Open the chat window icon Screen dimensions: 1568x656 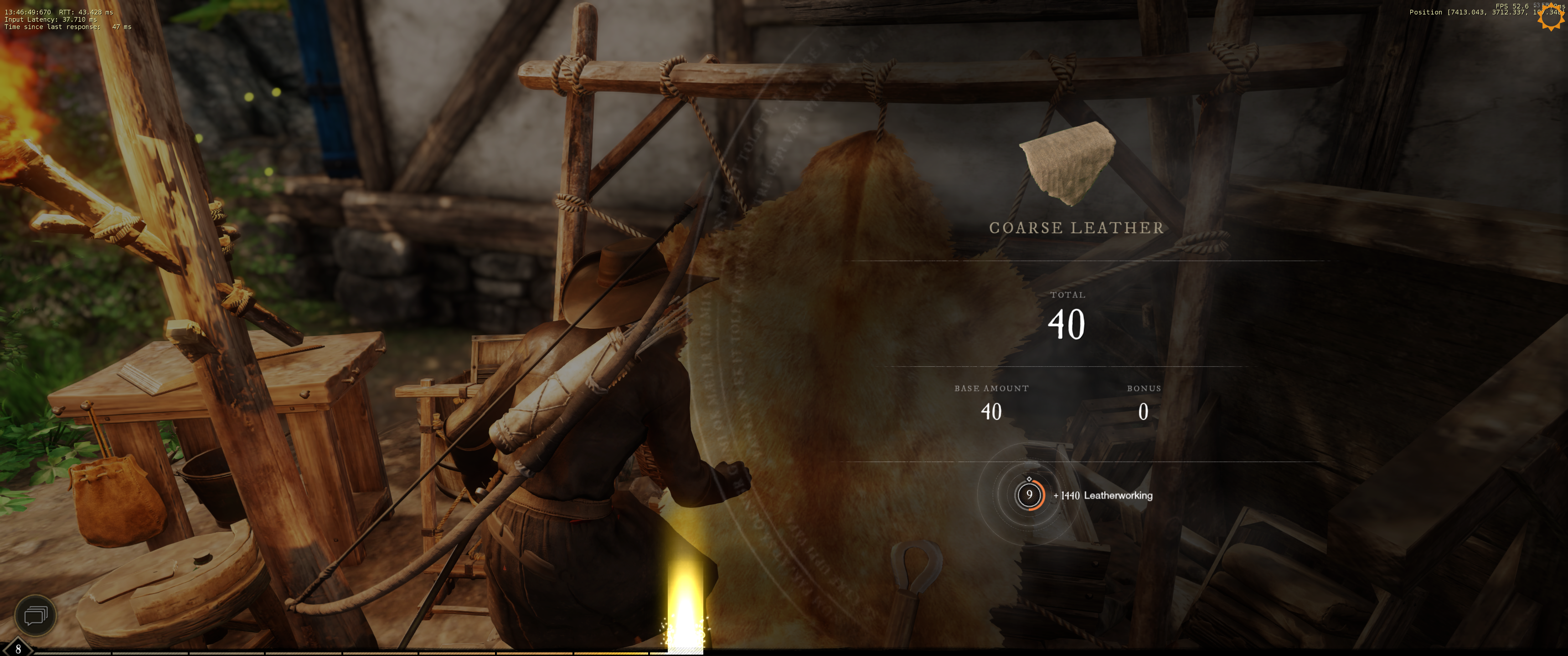[x=35, y=615]
